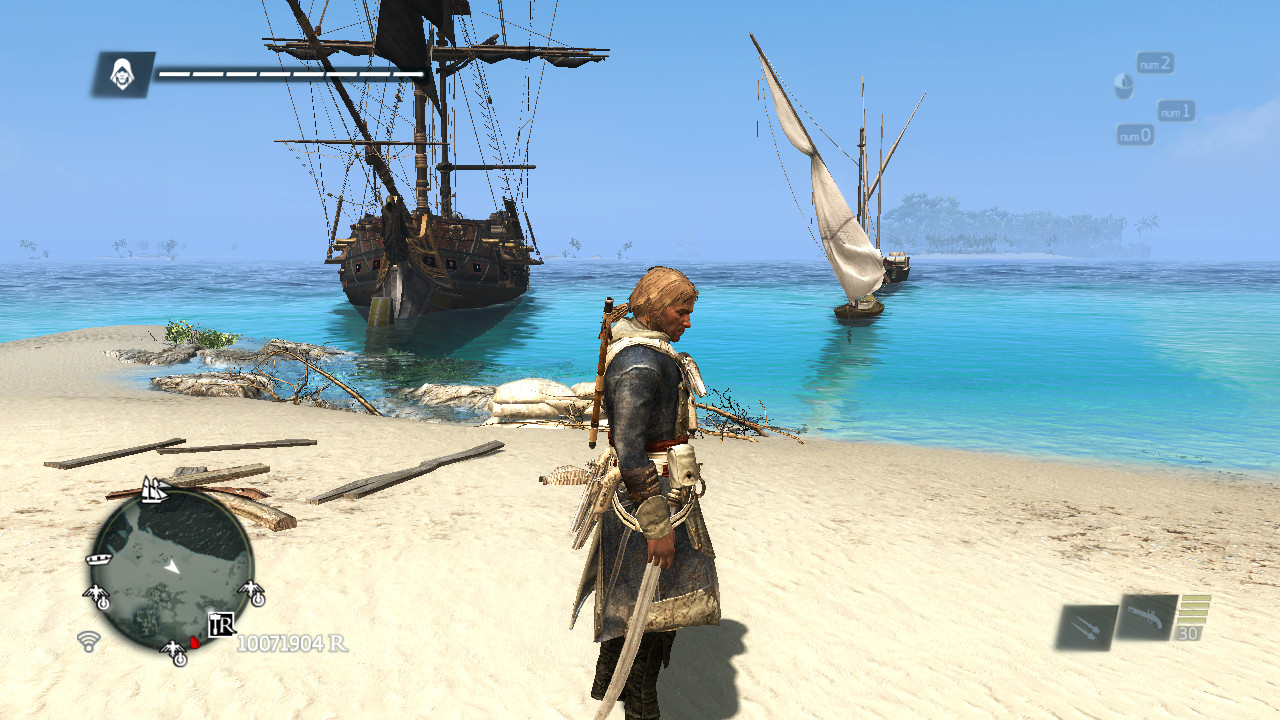Click the red blood drop minimap marker
The image size is (1280, 720).
[x=195, y=642]
